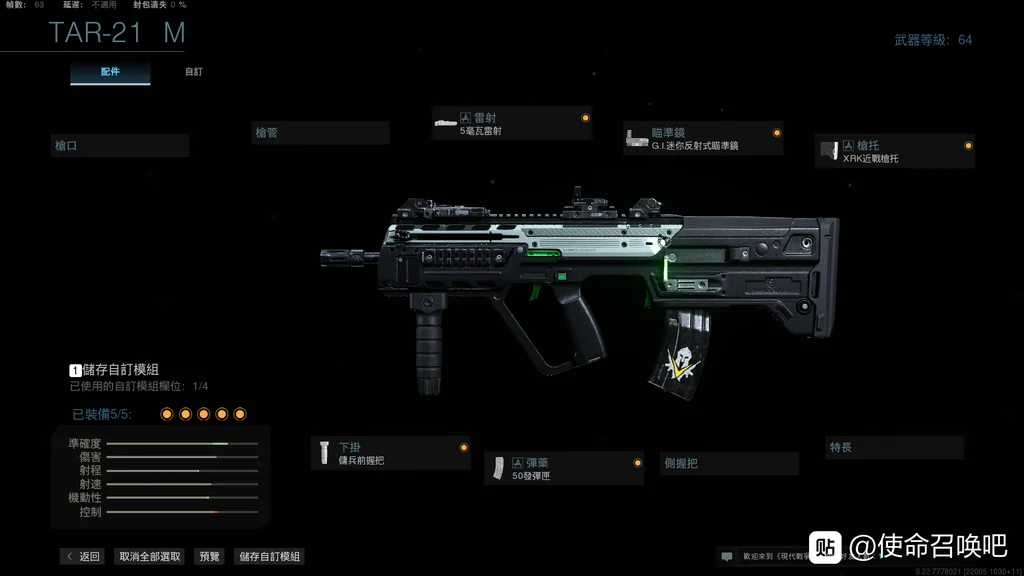The width and height of the screenshot is (1024, 576).
Task: Select the 下掛 underbarrel grip slot
Action: [x=390, y=453]
